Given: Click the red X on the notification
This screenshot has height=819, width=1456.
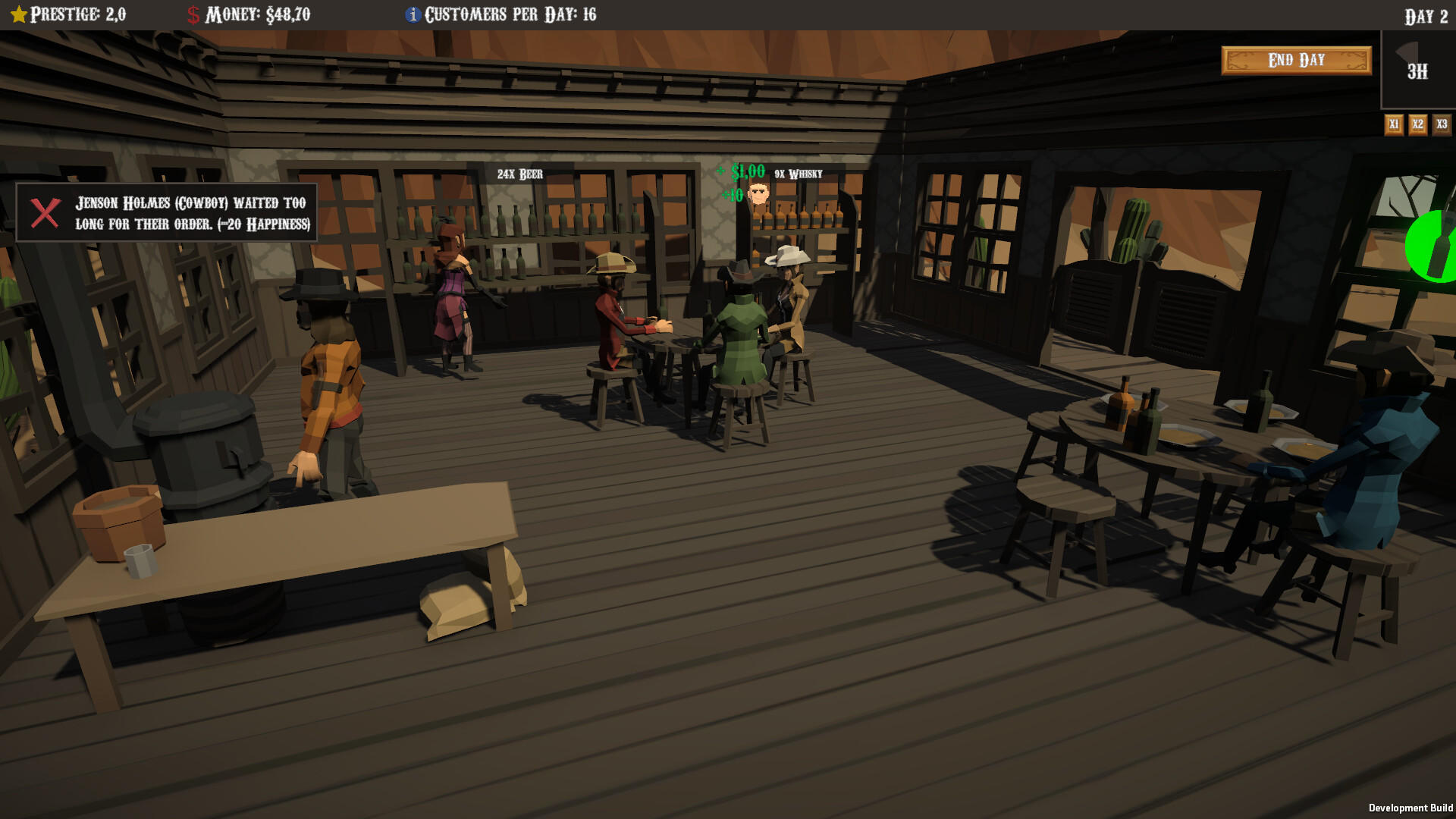Looking at the screenshot, I should 44,212.
